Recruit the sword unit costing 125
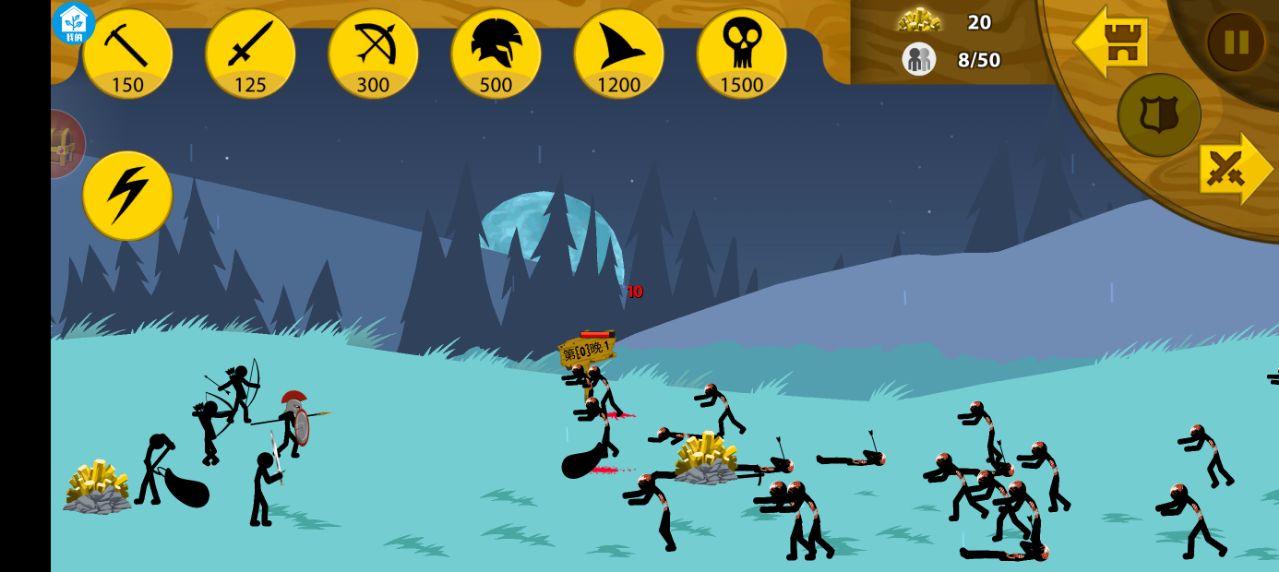 point(250,54)
